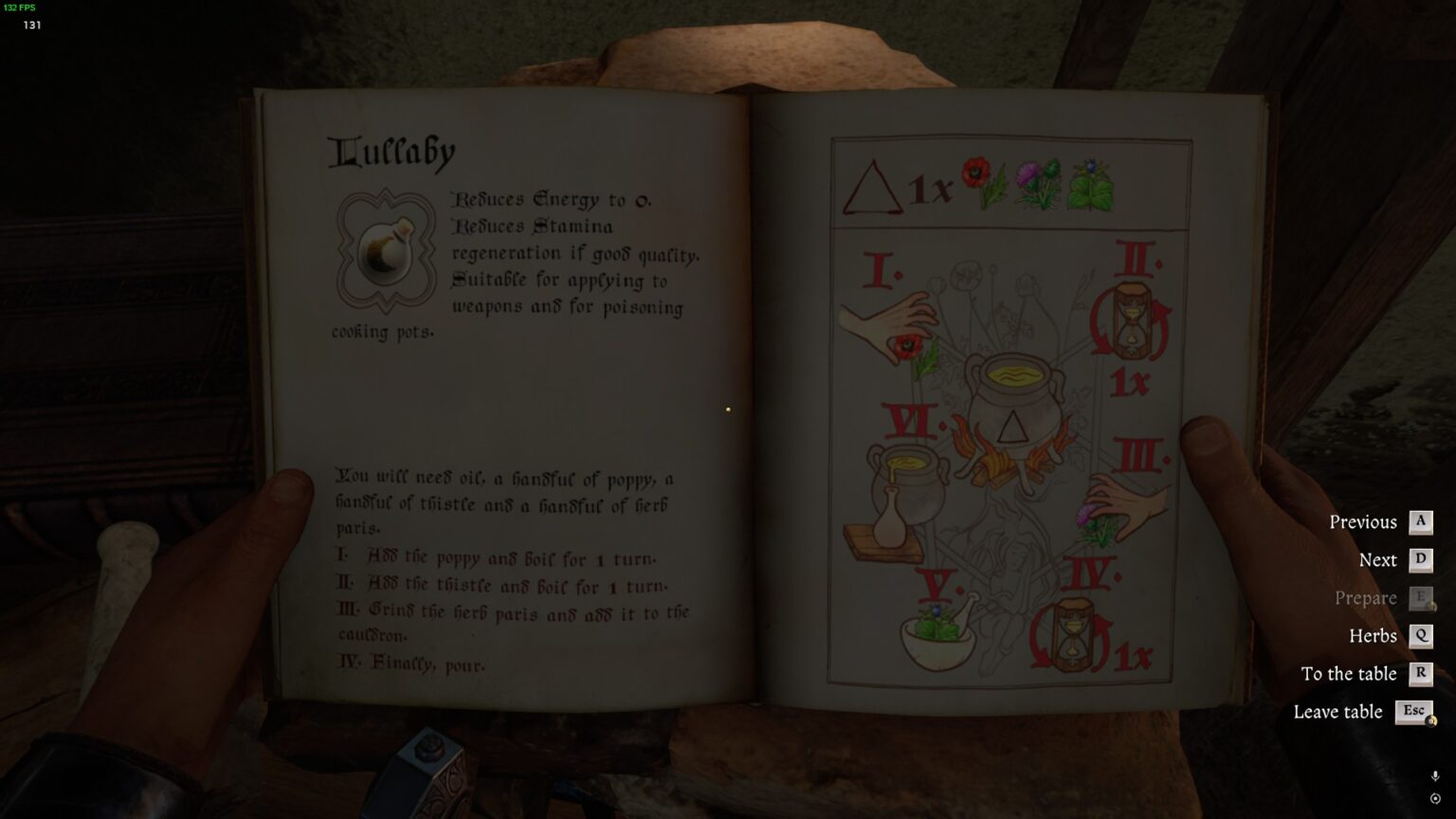Open the Next recipe page
Viewport: 1456px width, 819px height.
tap(1379, 559)
